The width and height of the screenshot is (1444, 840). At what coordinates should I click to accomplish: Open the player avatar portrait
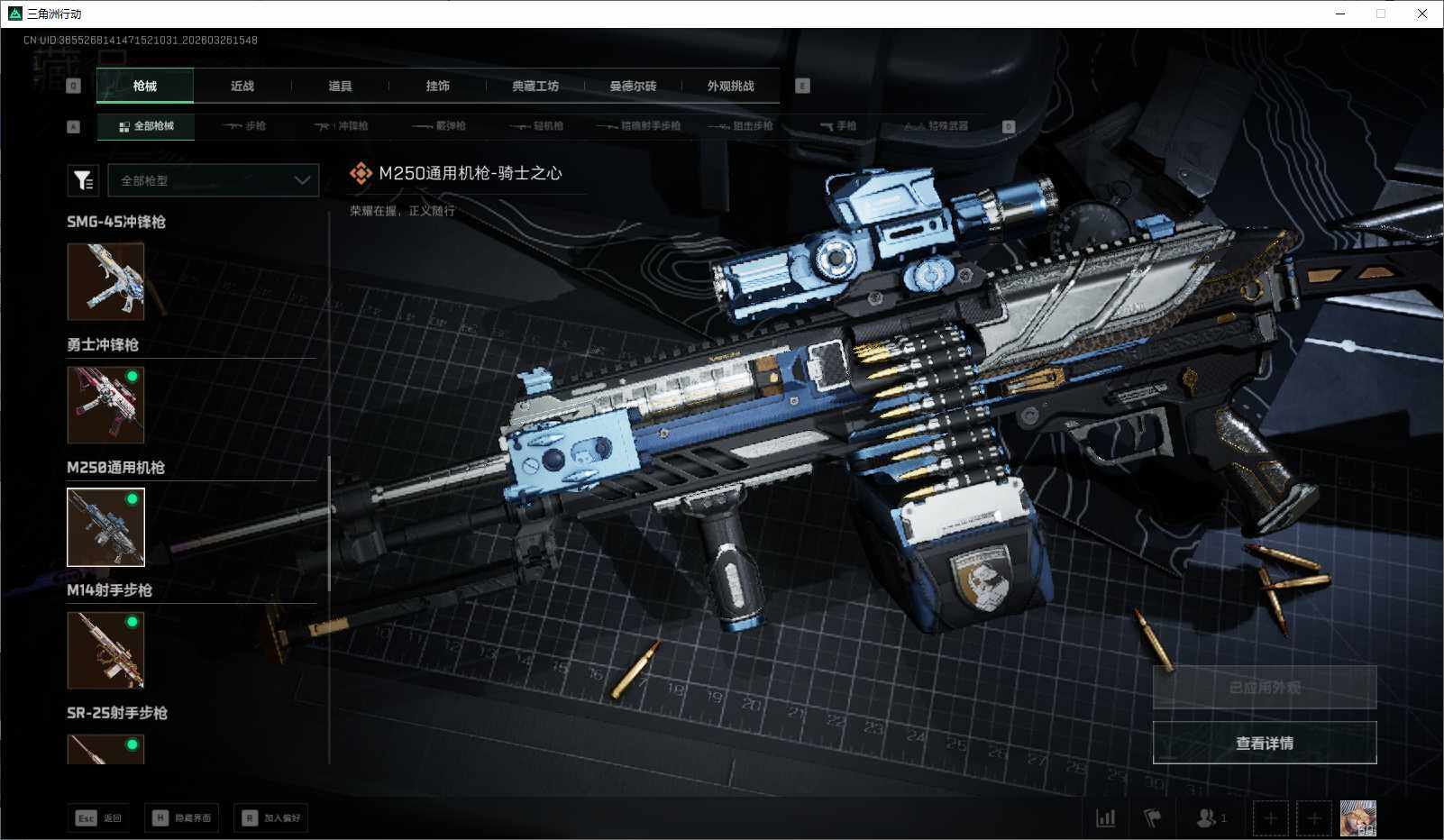pyautogui.click(x=1357, y=817)
